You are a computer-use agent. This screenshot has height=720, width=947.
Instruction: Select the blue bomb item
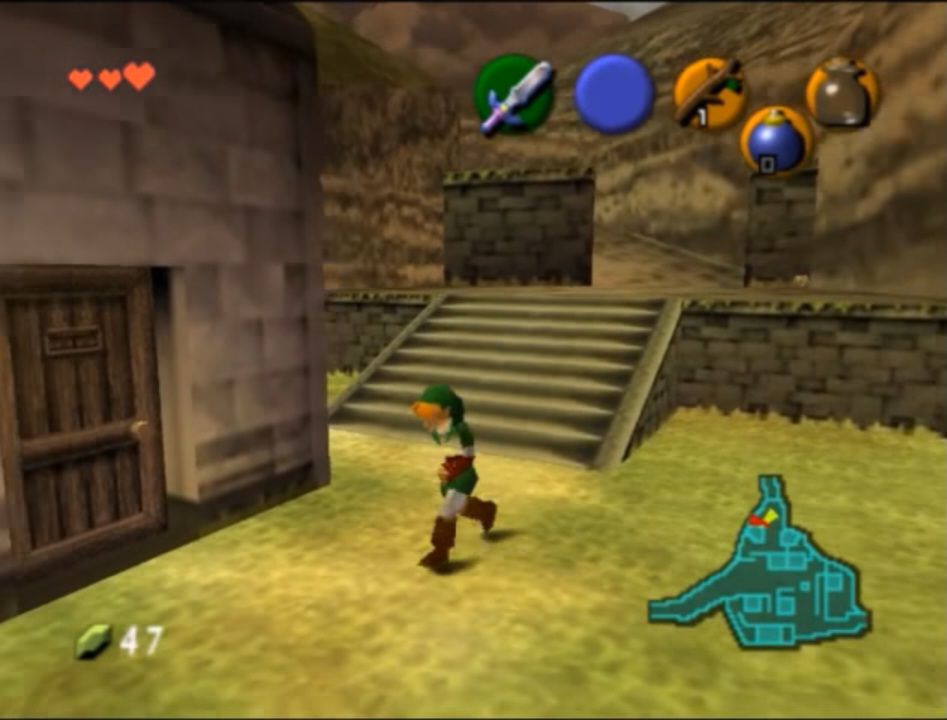(x=776, y=141)
